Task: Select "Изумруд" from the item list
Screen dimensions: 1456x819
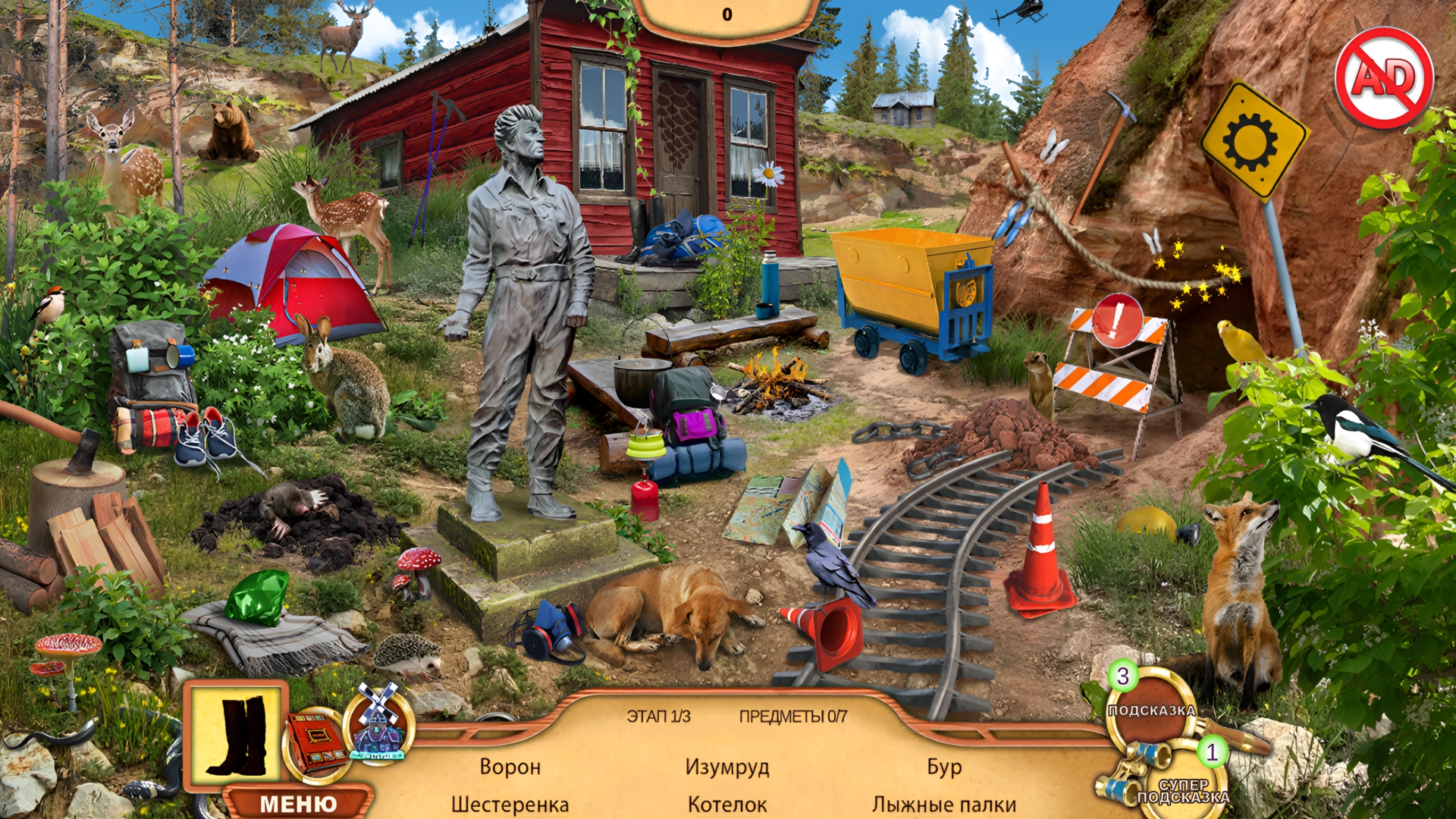Action: pyautogui.click(x=727, y=768)
